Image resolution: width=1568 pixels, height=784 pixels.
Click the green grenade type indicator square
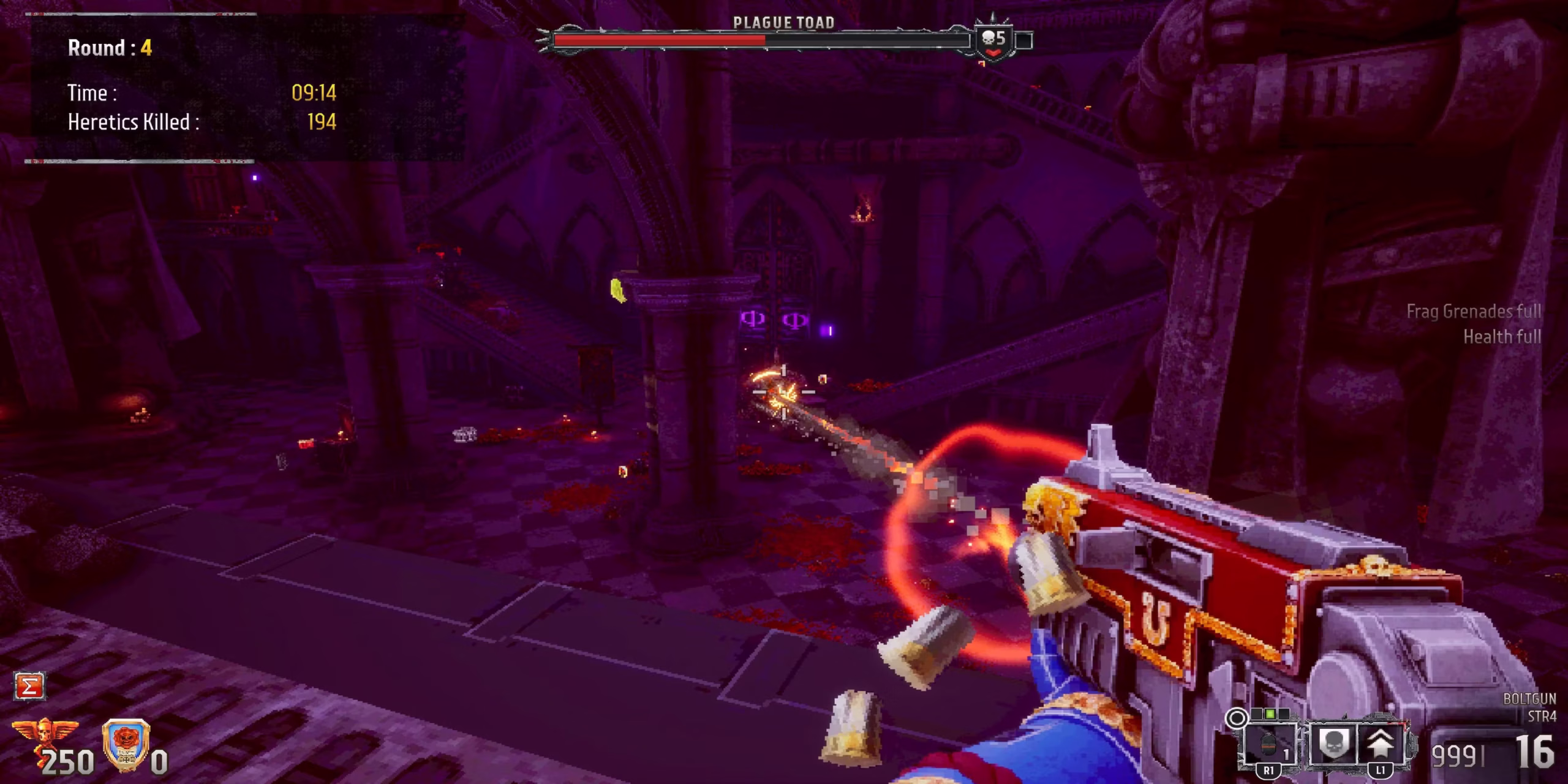click(1269, 714)
